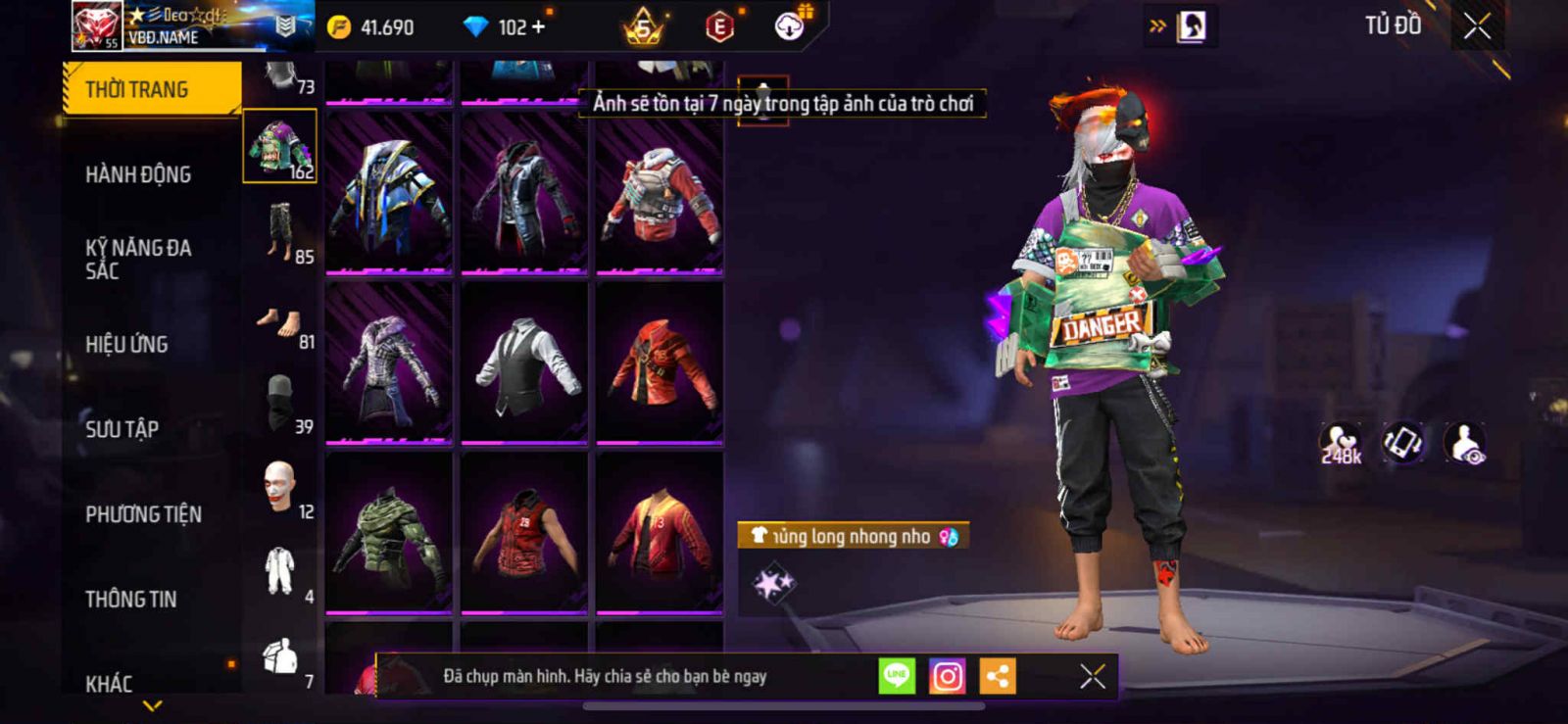Viewport: 1568px width, 724px height.
Task: Choose the blue and yellow hooded jacket
Action: coord(389,193)
